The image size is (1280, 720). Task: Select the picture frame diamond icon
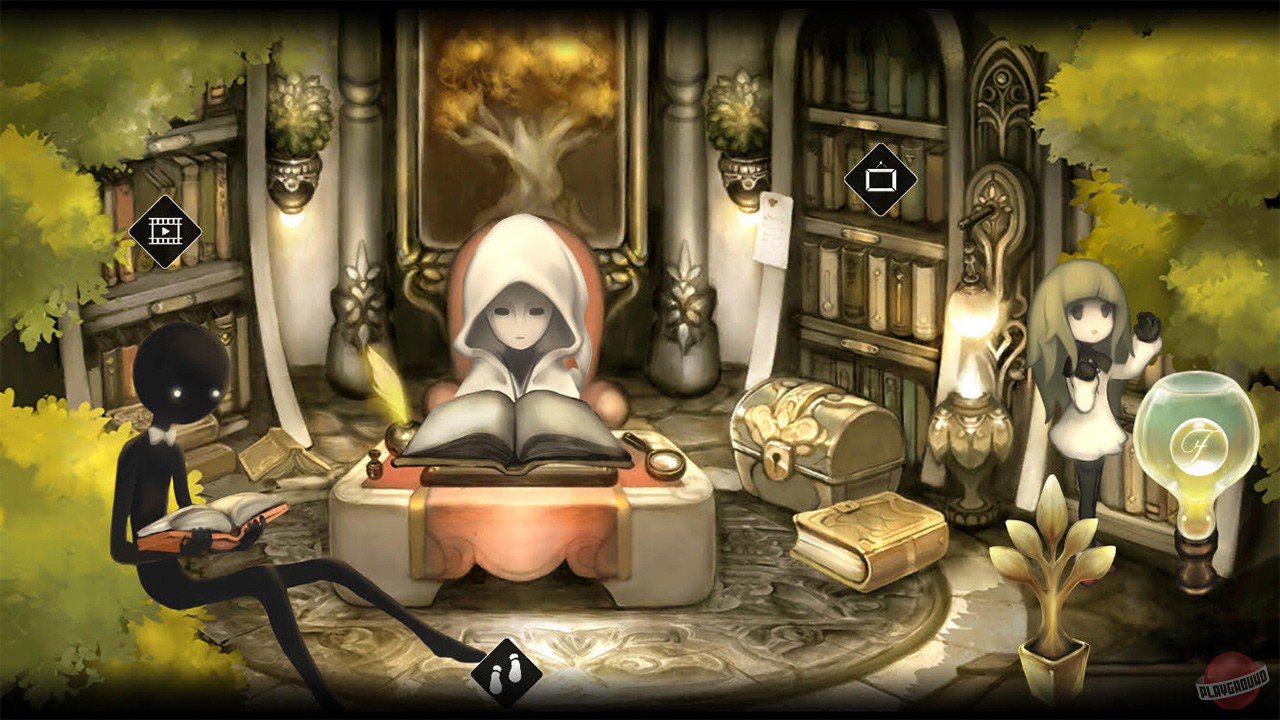point(878,181)
